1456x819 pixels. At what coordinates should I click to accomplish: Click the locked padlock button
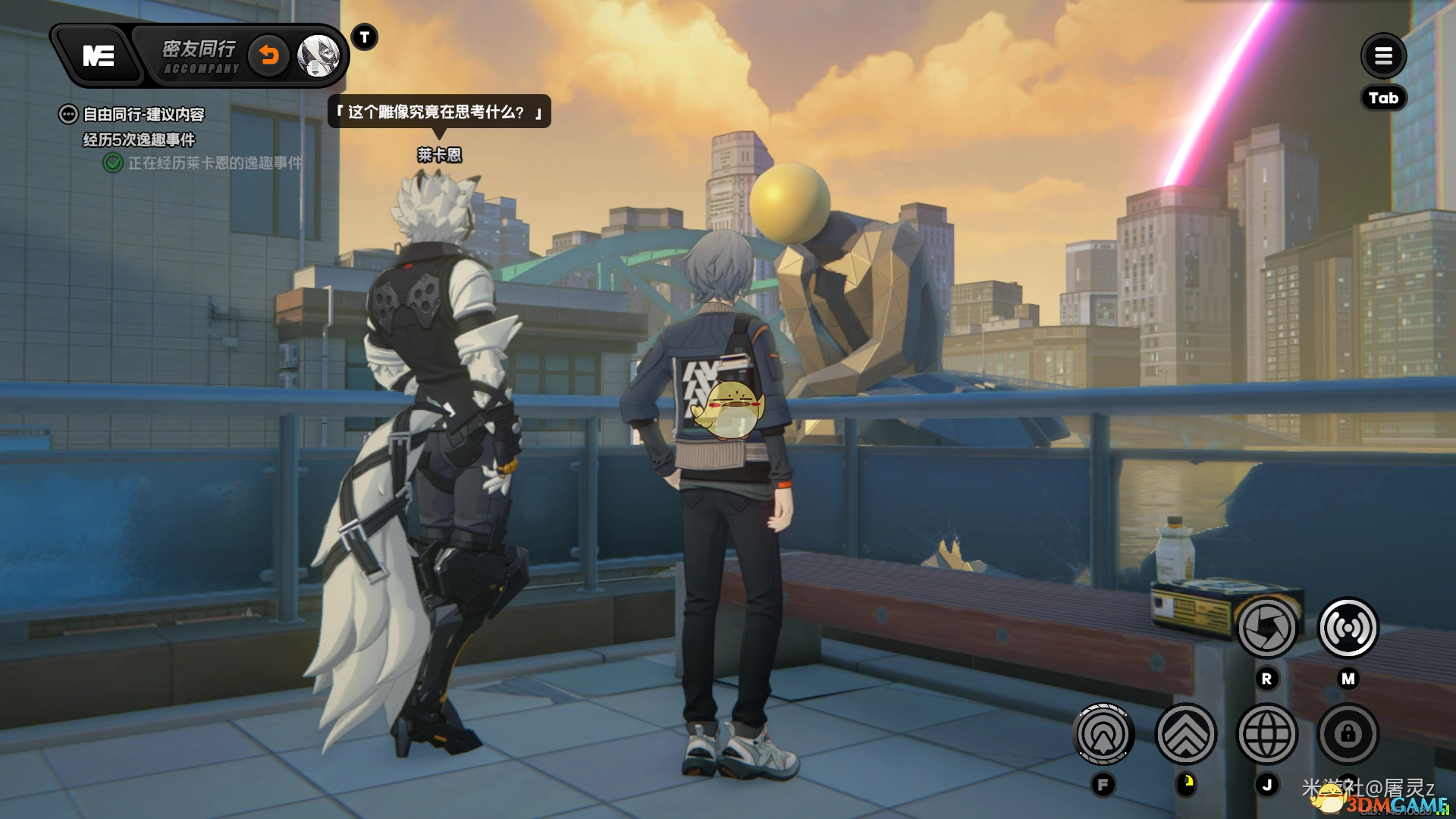point(1348,734)
